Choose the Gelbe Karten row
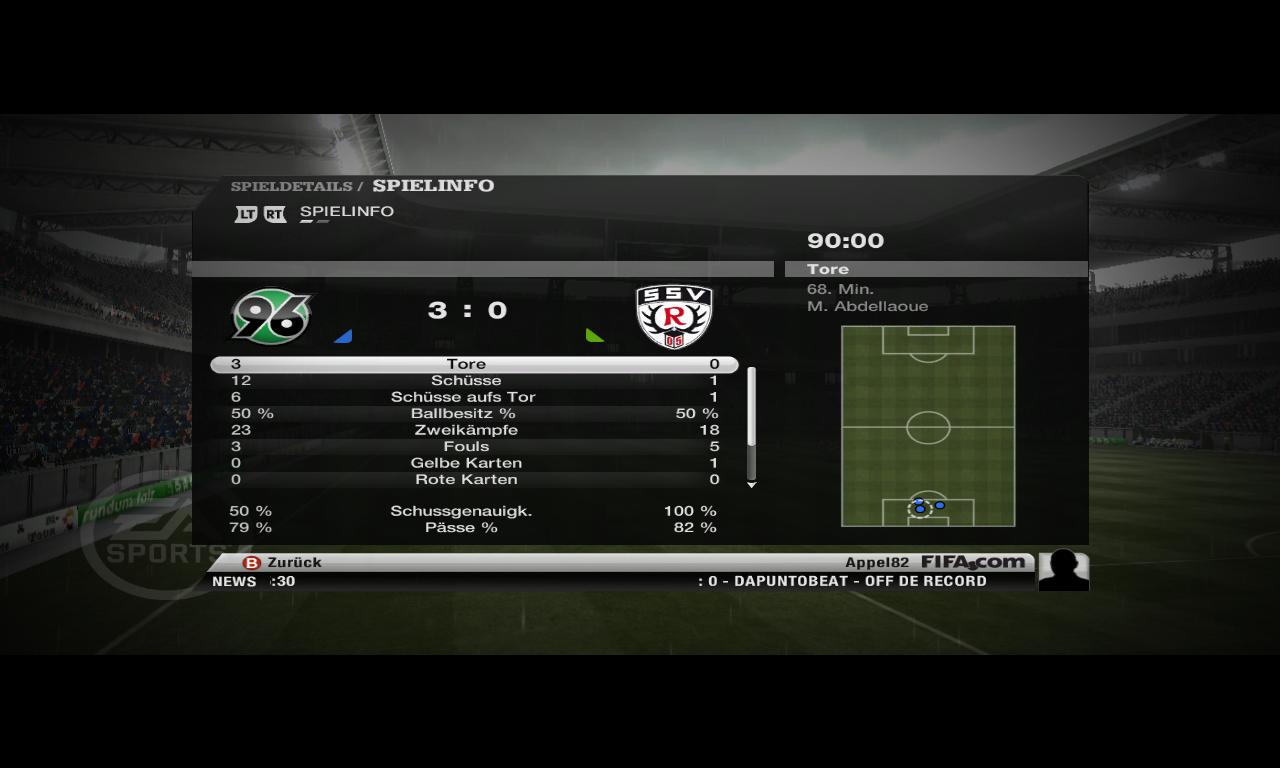This screenshot has width=1280, height=768. pyautogui.click(x=474, y=463)
